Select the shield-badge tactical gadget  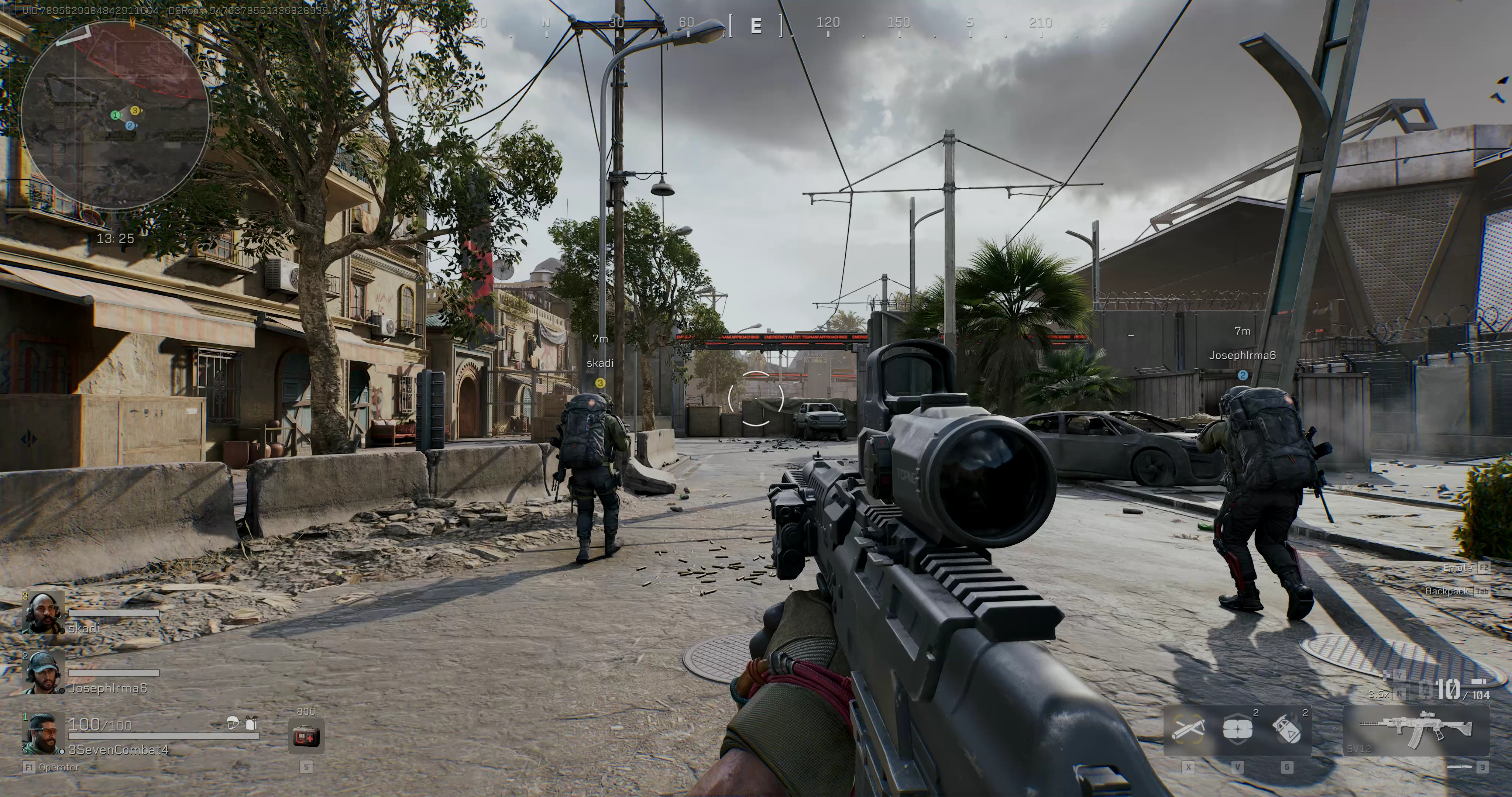(1237, 729)
